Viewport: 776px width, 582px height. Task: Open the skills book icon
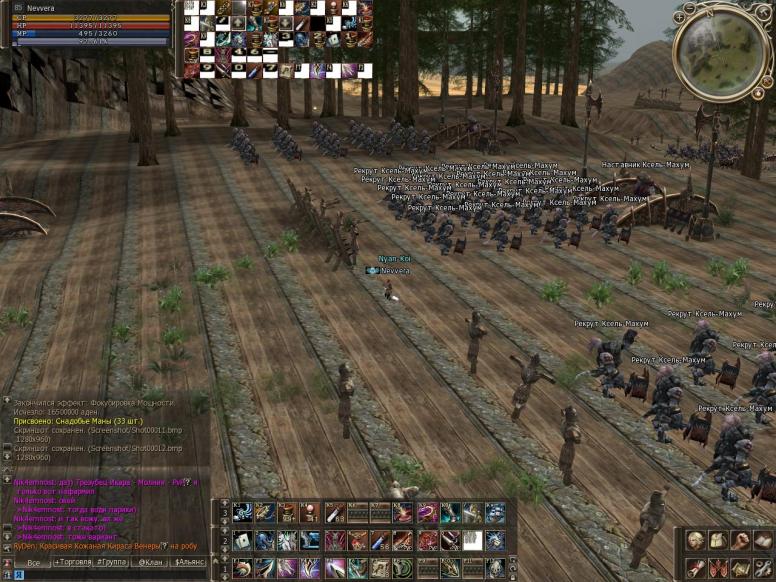[x=762, y=541]
